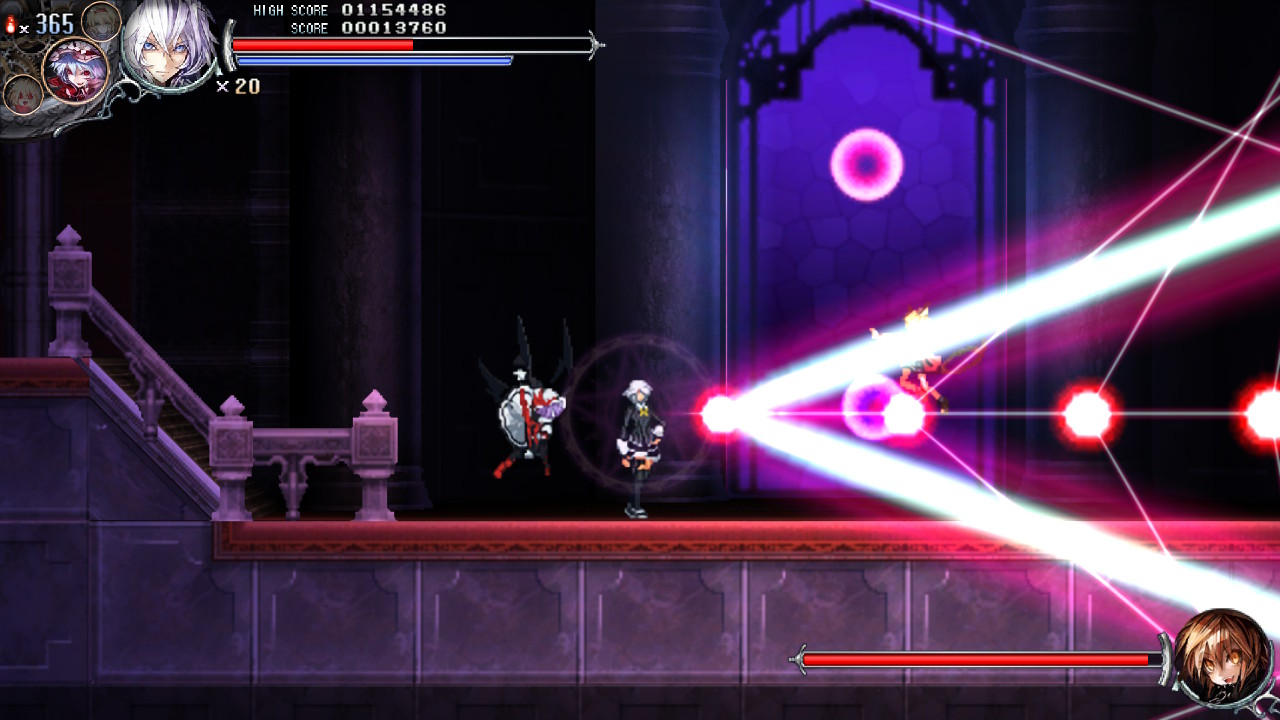This screenshot has width=1280, height=720.
Task: Click the silver-haired player character portrait
Action: pyautogui.click(x=168, y=45)
